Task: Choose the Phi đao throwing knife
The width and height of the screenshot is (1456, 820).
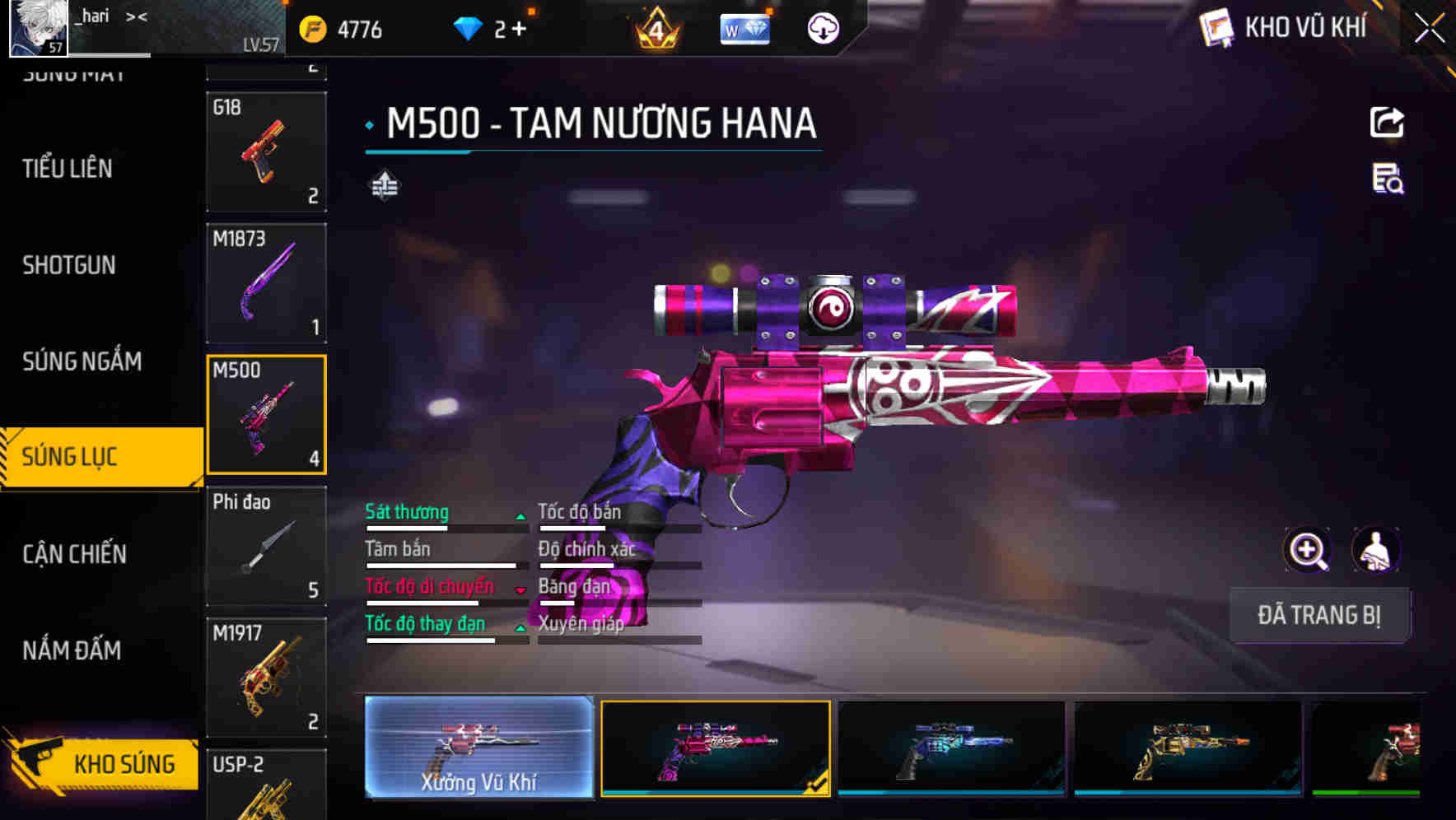Action: [267, 545]
